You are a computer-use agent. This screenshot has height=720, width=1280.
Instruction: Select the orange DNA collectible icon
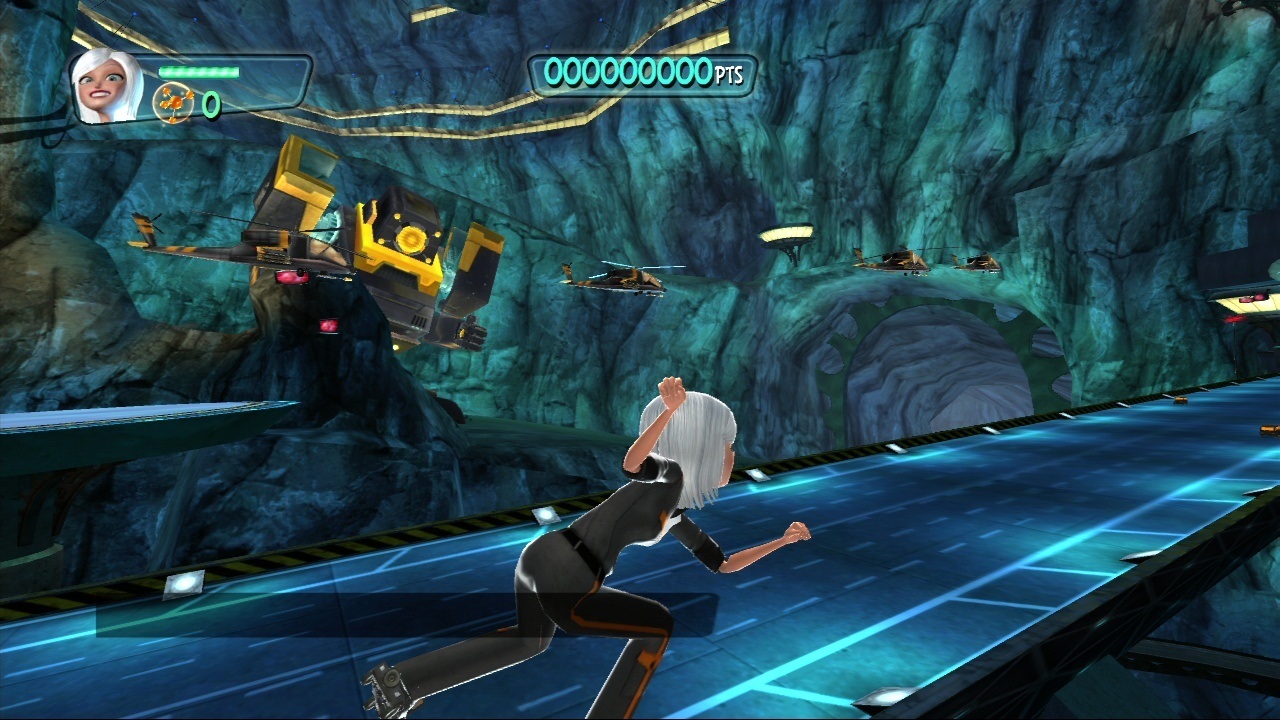coord(173,103)
